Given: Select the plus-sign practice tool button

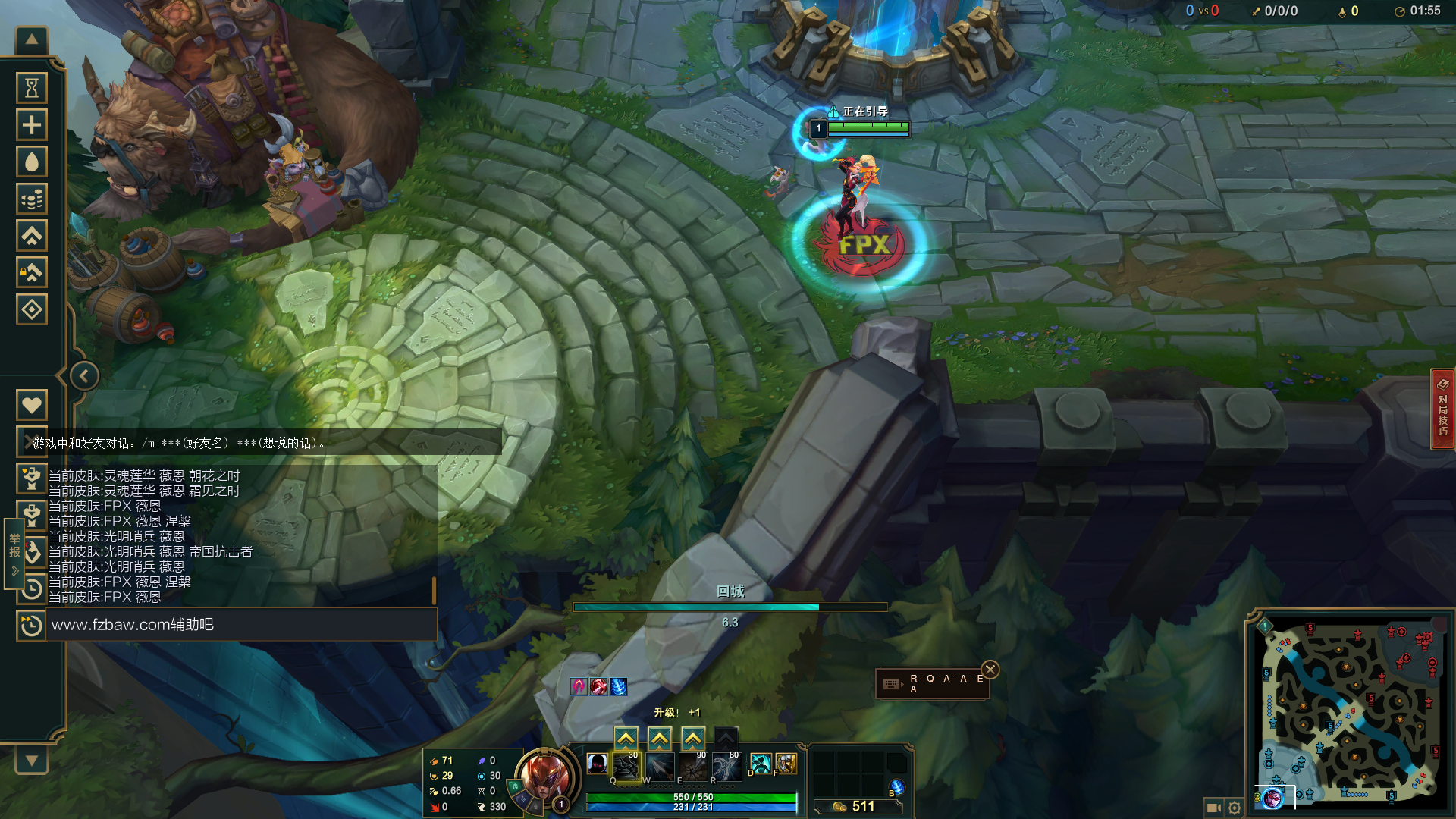Looking at the screenshot, I should pos(32,125).
